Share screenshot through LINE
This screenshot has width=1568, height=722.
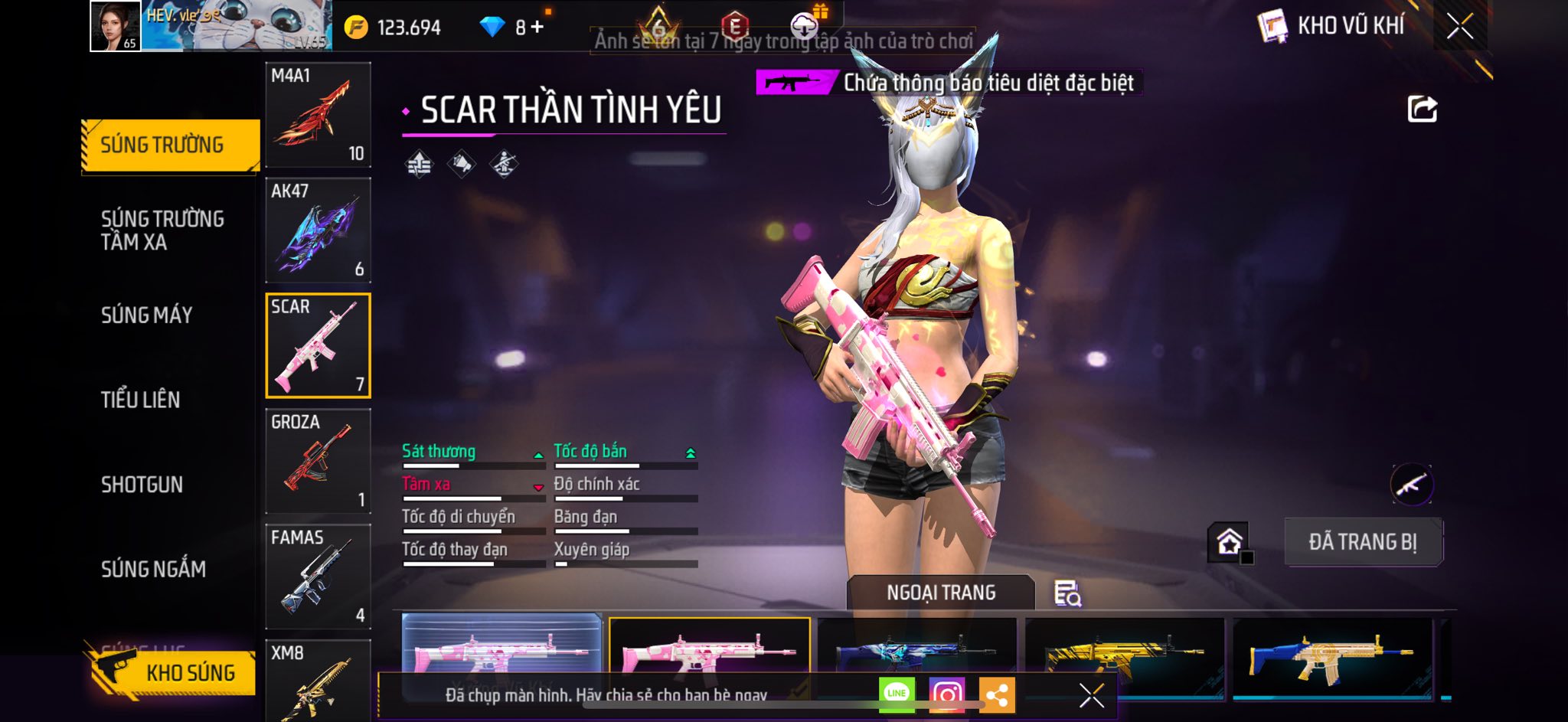pos(897,694)
